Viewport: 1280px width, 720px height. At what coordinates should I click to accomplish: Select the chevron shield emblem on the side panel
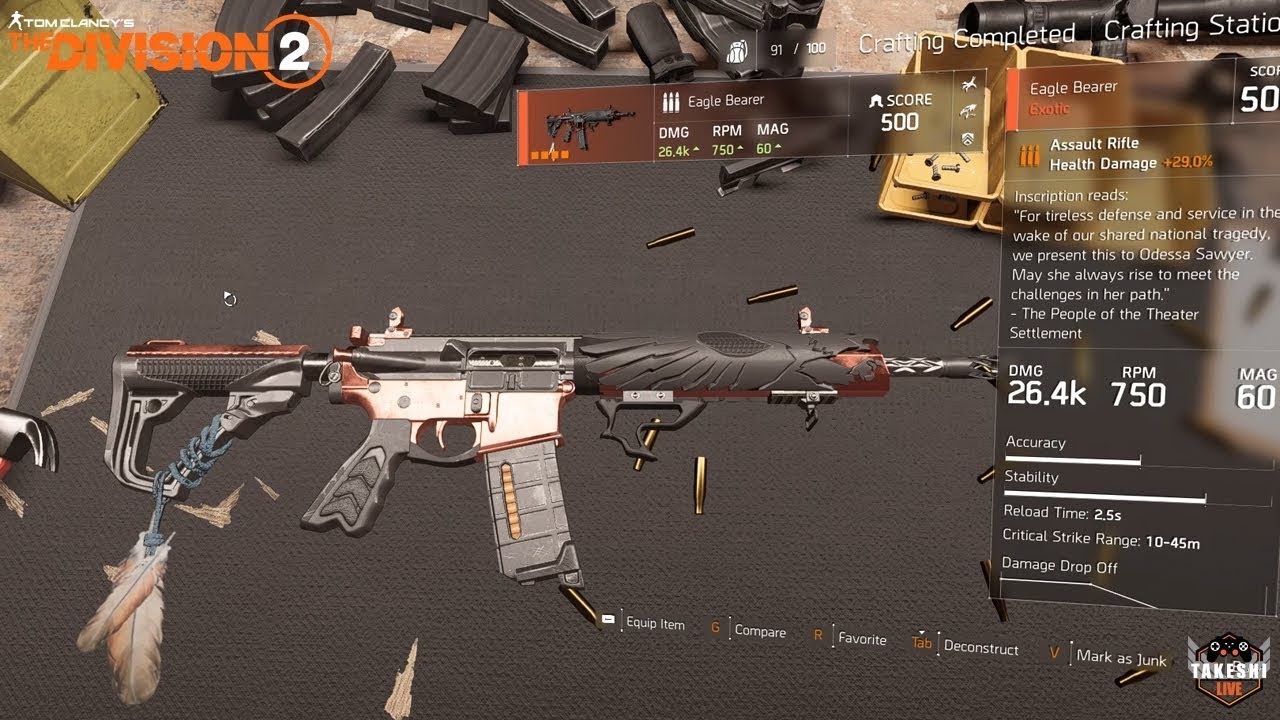point(968,139)
